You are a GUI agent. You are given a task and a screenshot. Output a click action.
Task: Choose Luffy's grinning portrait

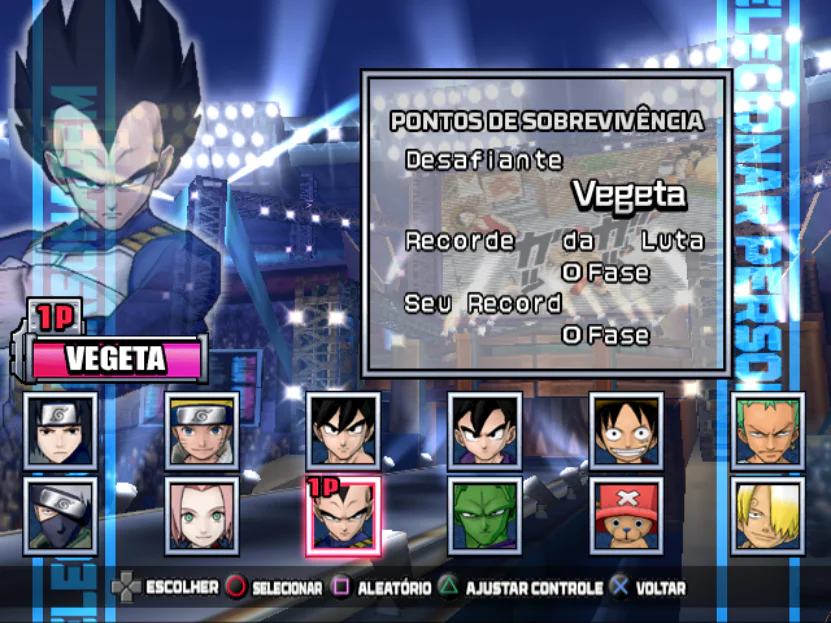click(626, 430)
